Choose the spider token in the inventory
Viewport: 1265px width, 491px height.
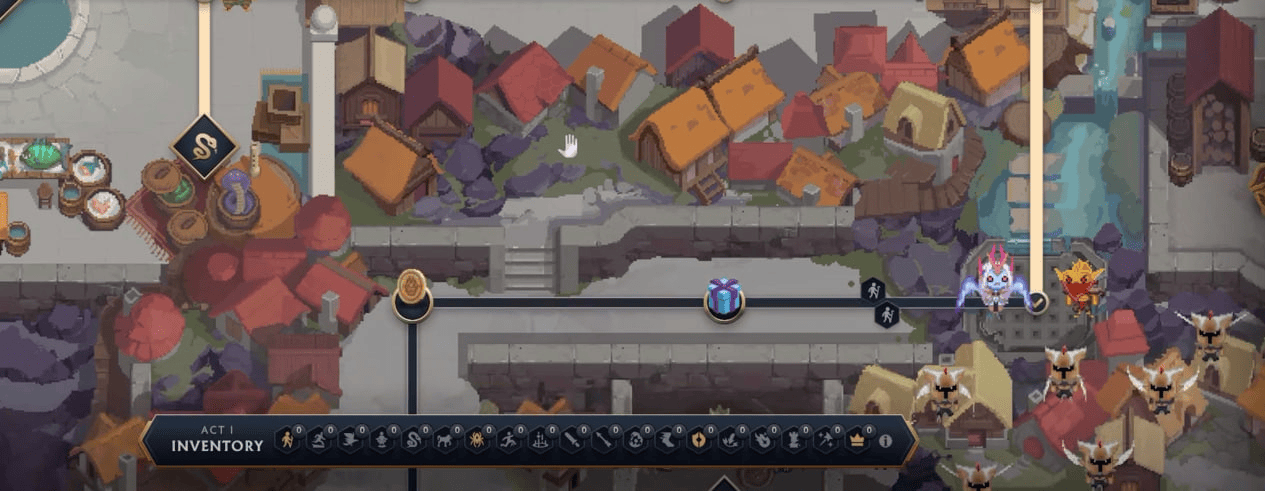tap(476, 441)
